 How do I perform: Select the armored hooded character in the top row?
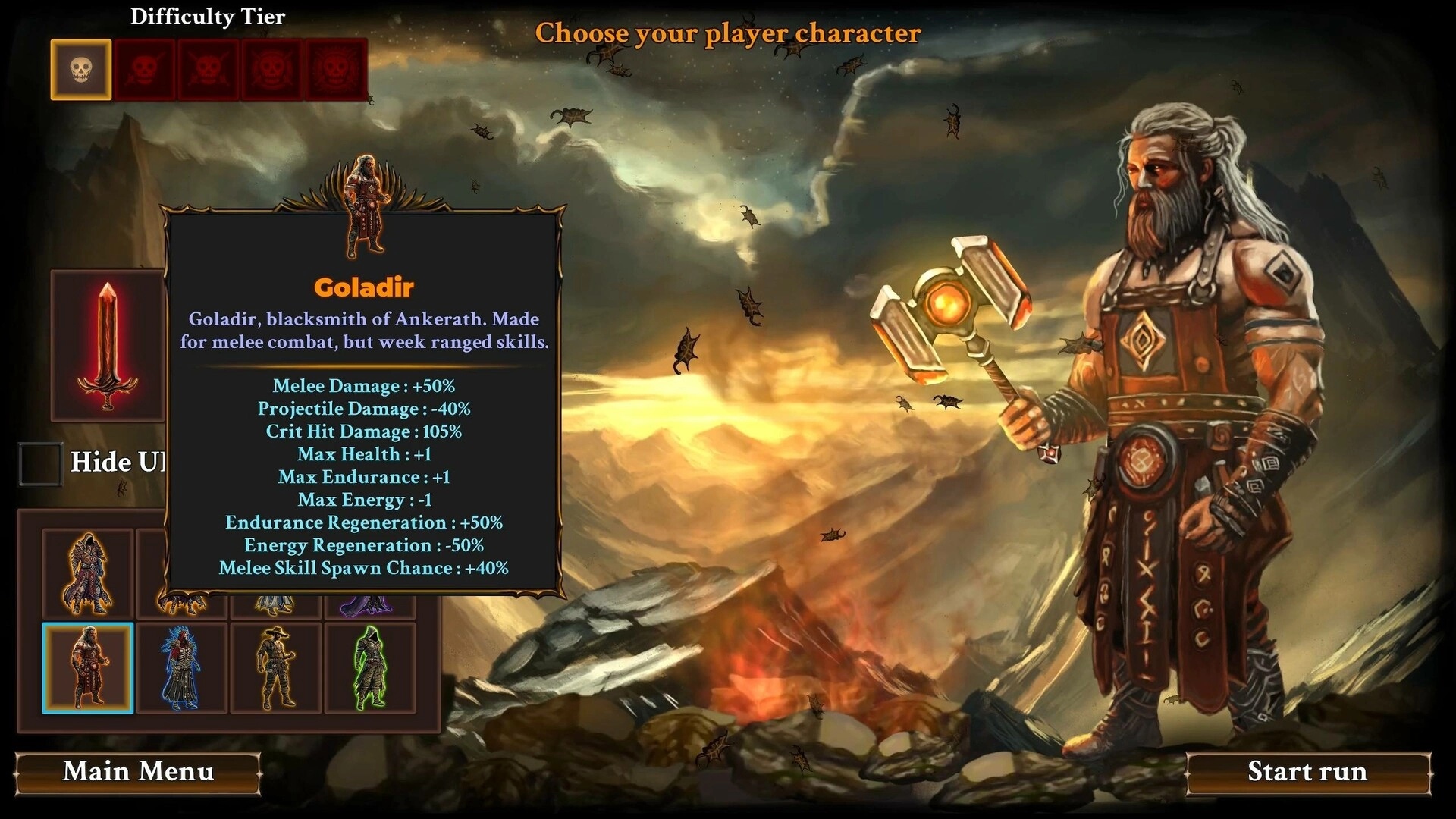pyautogui.click(x=88, y=574)
